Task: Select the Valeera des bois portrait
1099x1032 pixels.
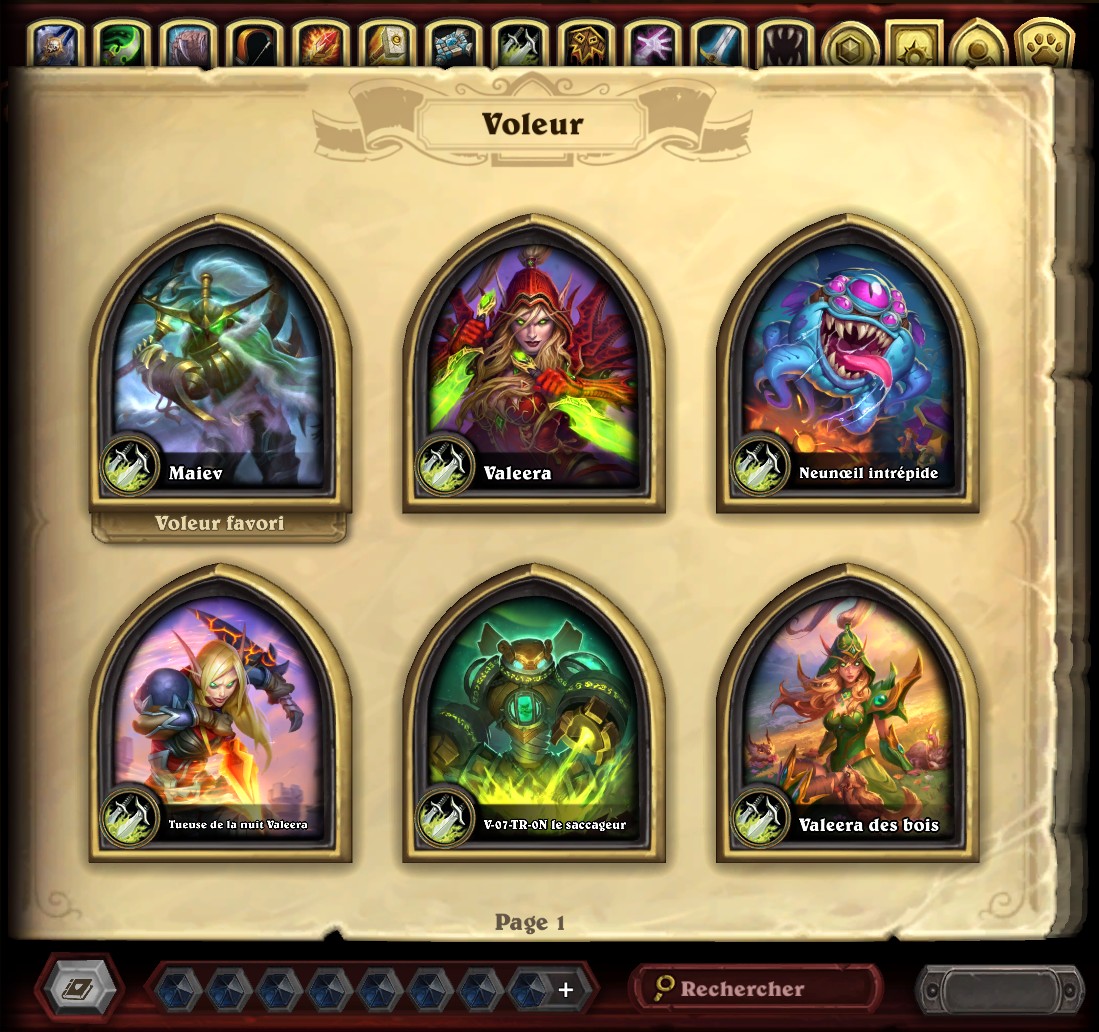Action: tap(847, 715)
